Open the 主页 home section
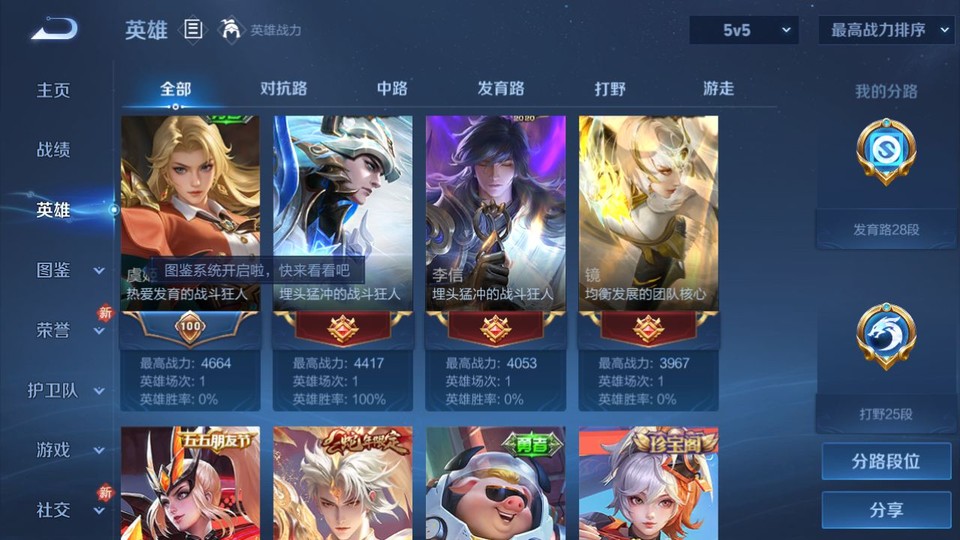The height and width of the screenshot is (540, 960). (x=54, y=90)
